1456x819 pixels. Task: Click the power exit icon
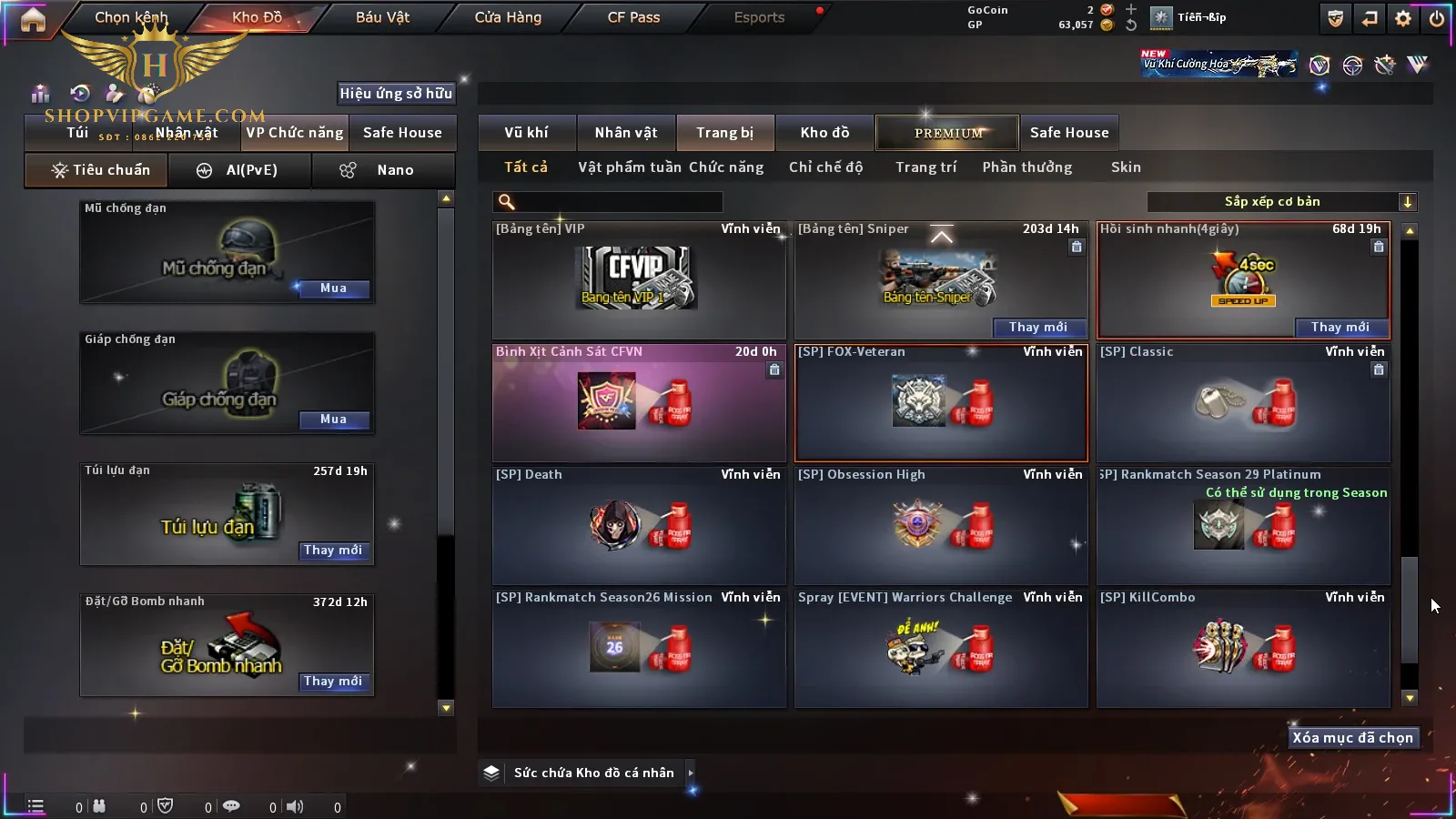1437,18
